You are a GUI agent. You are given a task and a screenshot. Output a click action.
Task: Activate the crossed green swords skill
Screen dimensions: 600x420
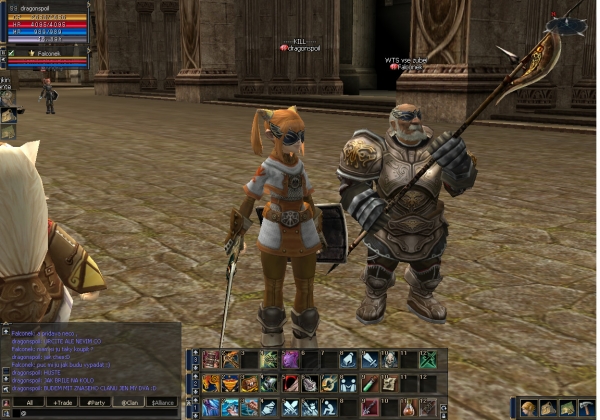tap(428, 359)
